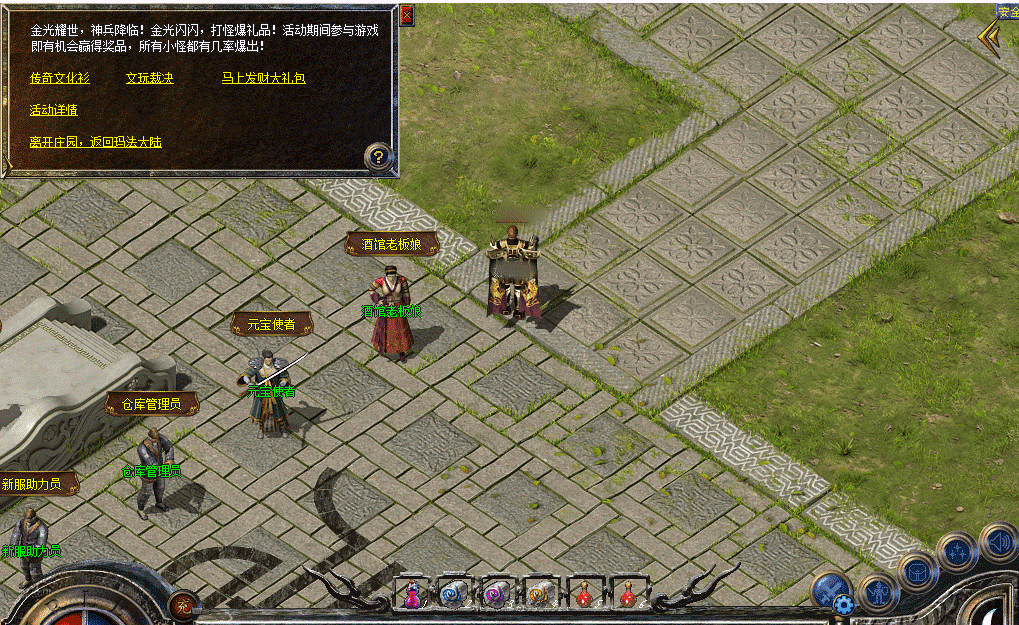Open the skills button with three stars
The image size is (1019, 625).
pyautogui.click(x=957, y=551)
